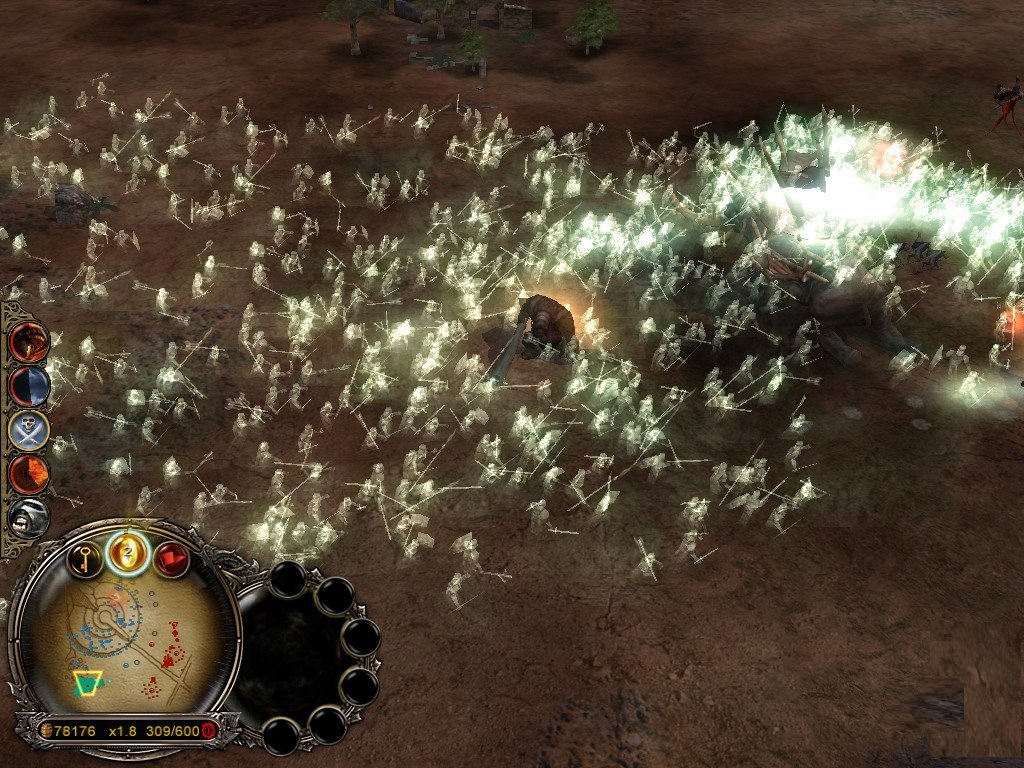Image resolution: width=1024 pixels, height=768 pixels.
Task: Click the red gear icon beside 309/600
Action: coord(209,731)
